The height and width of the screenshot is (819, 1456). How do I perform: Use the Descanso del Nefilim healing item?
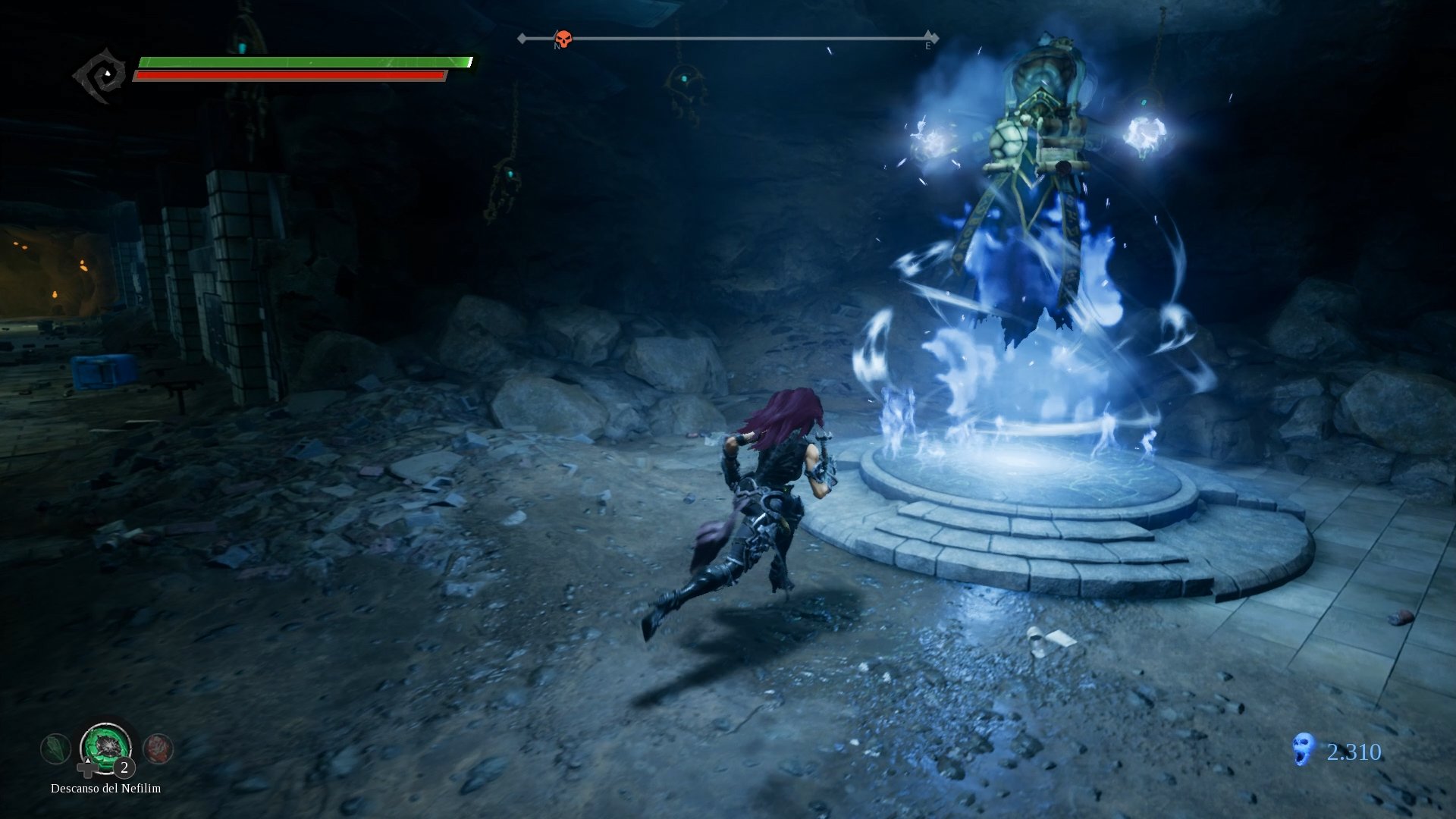[106, 746]
